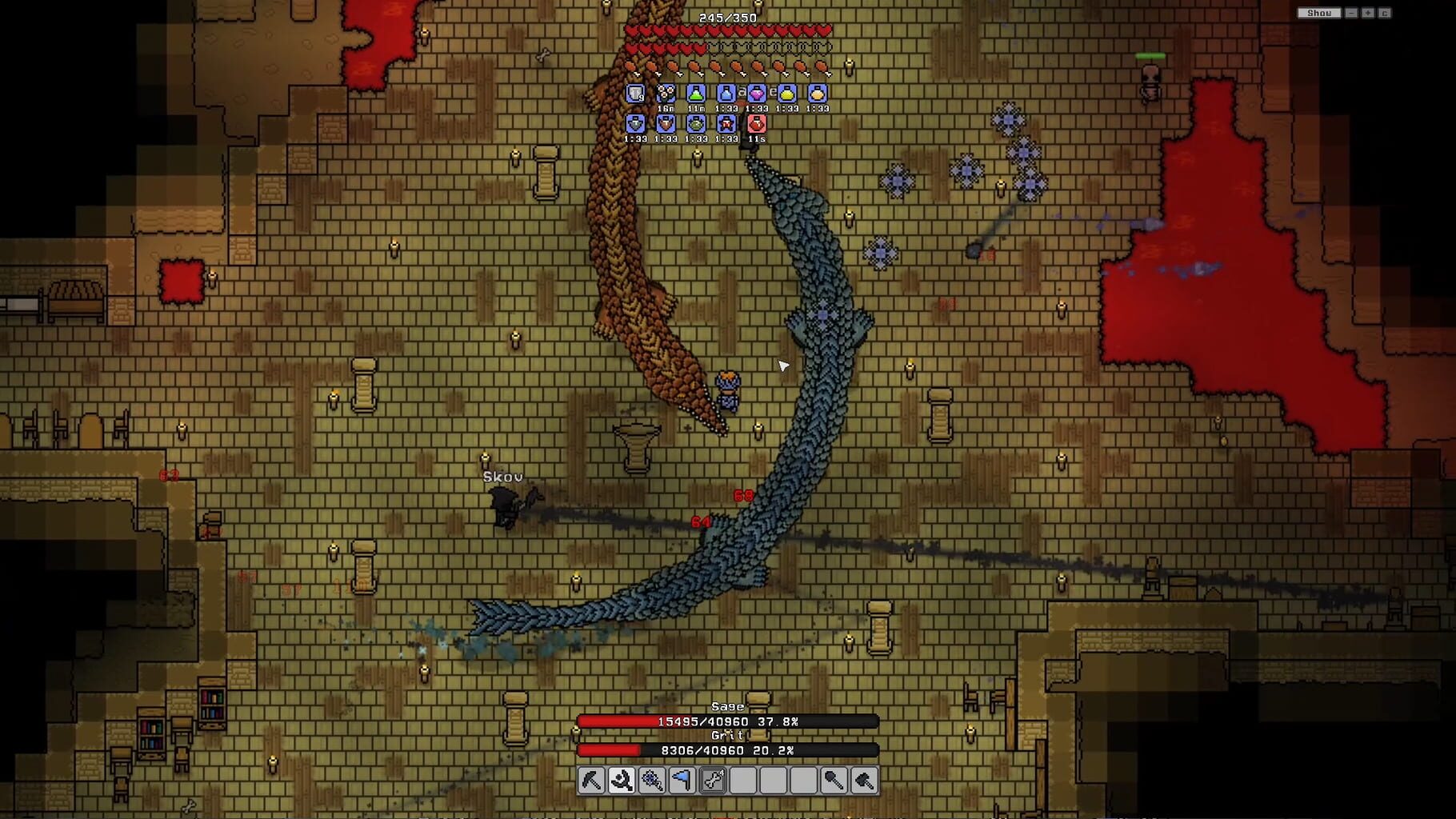
Task: Select the bone stack in hotbar slot 5
Action: point(712,782)
